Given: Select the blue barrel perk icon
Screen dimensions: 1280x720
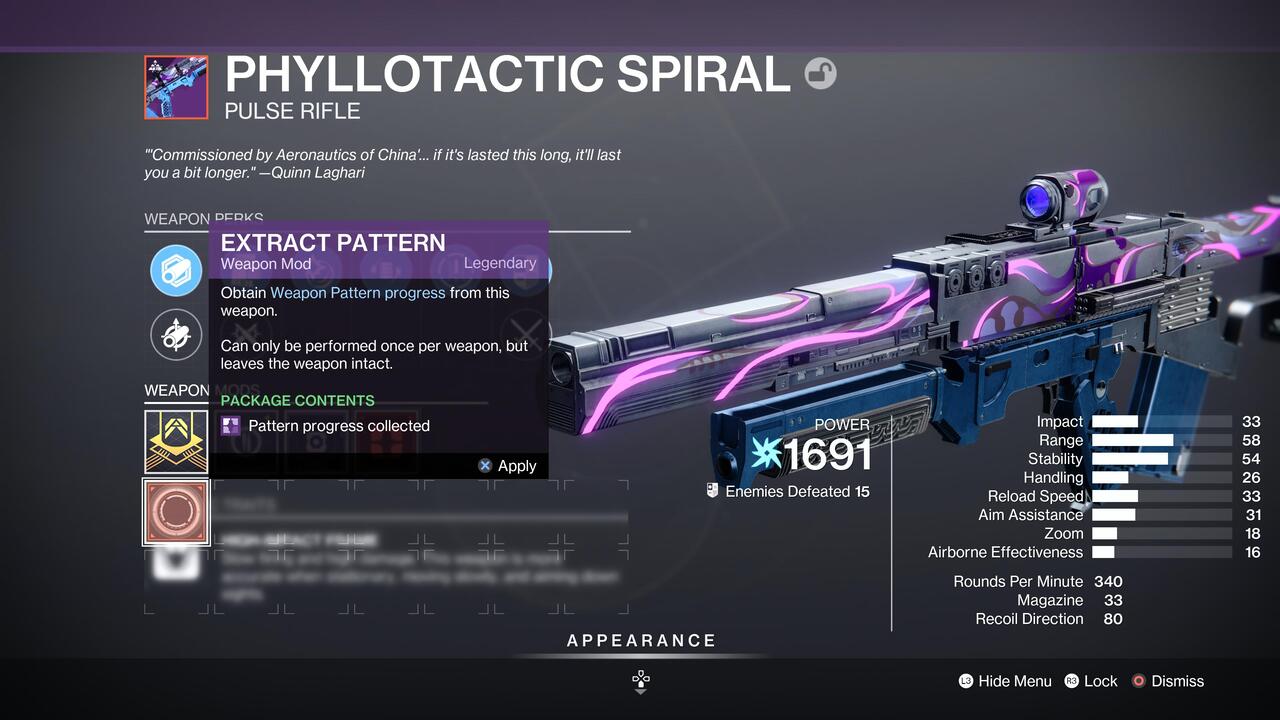Looking at the screenshot, I should click(176, 270).
